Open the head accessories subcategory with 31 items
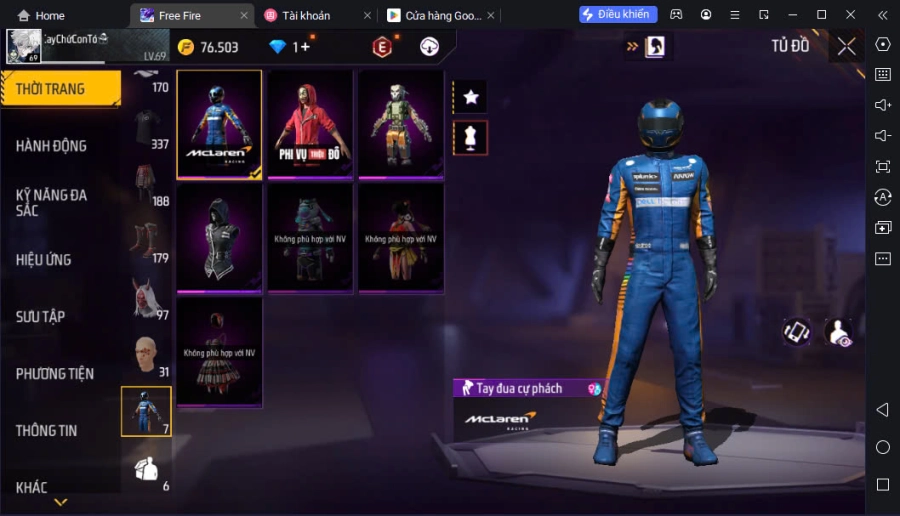 coord(146,355)
